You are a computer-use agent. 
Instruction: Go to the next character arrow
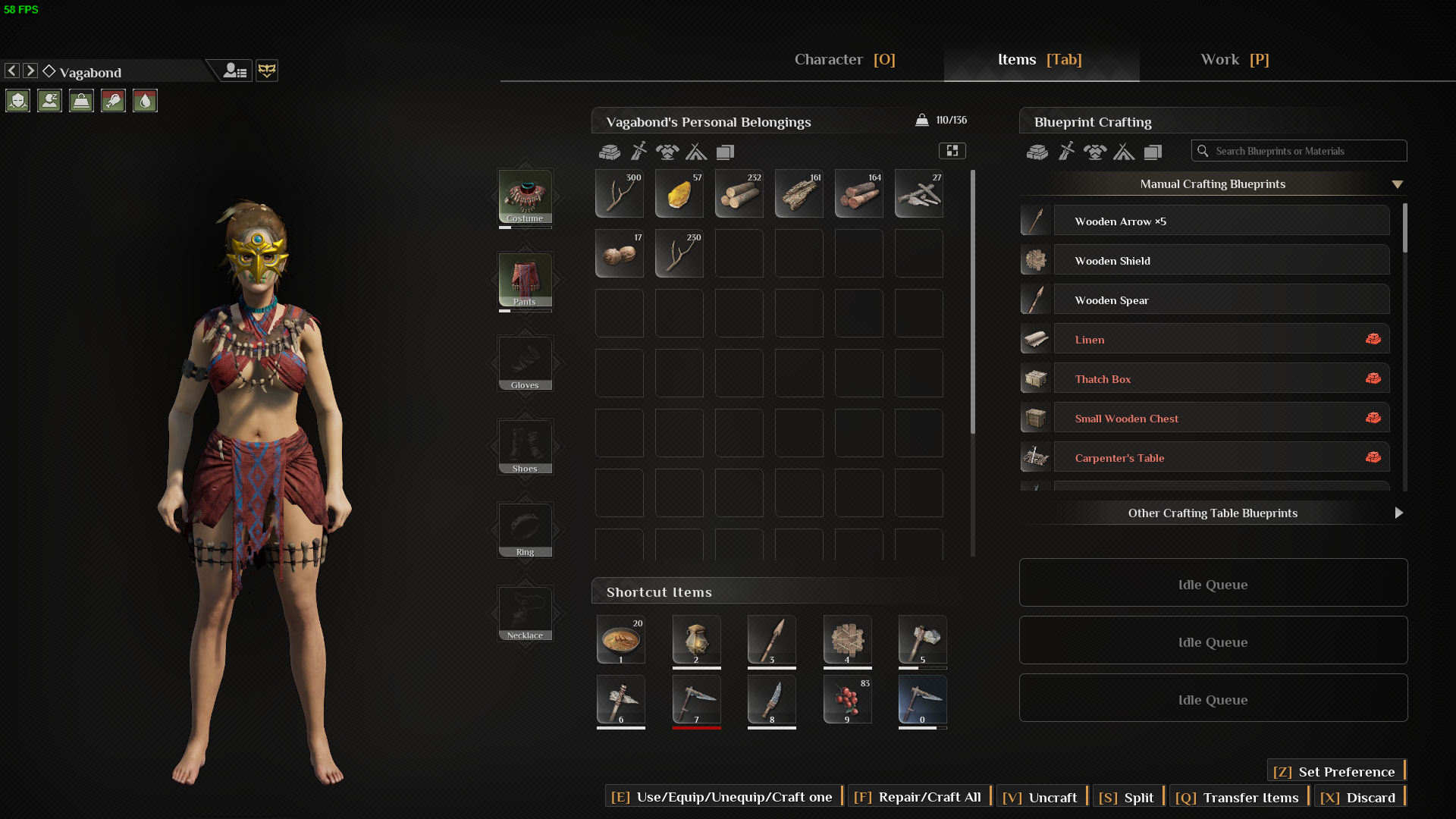pyautogui.click(x=30, y=71)
